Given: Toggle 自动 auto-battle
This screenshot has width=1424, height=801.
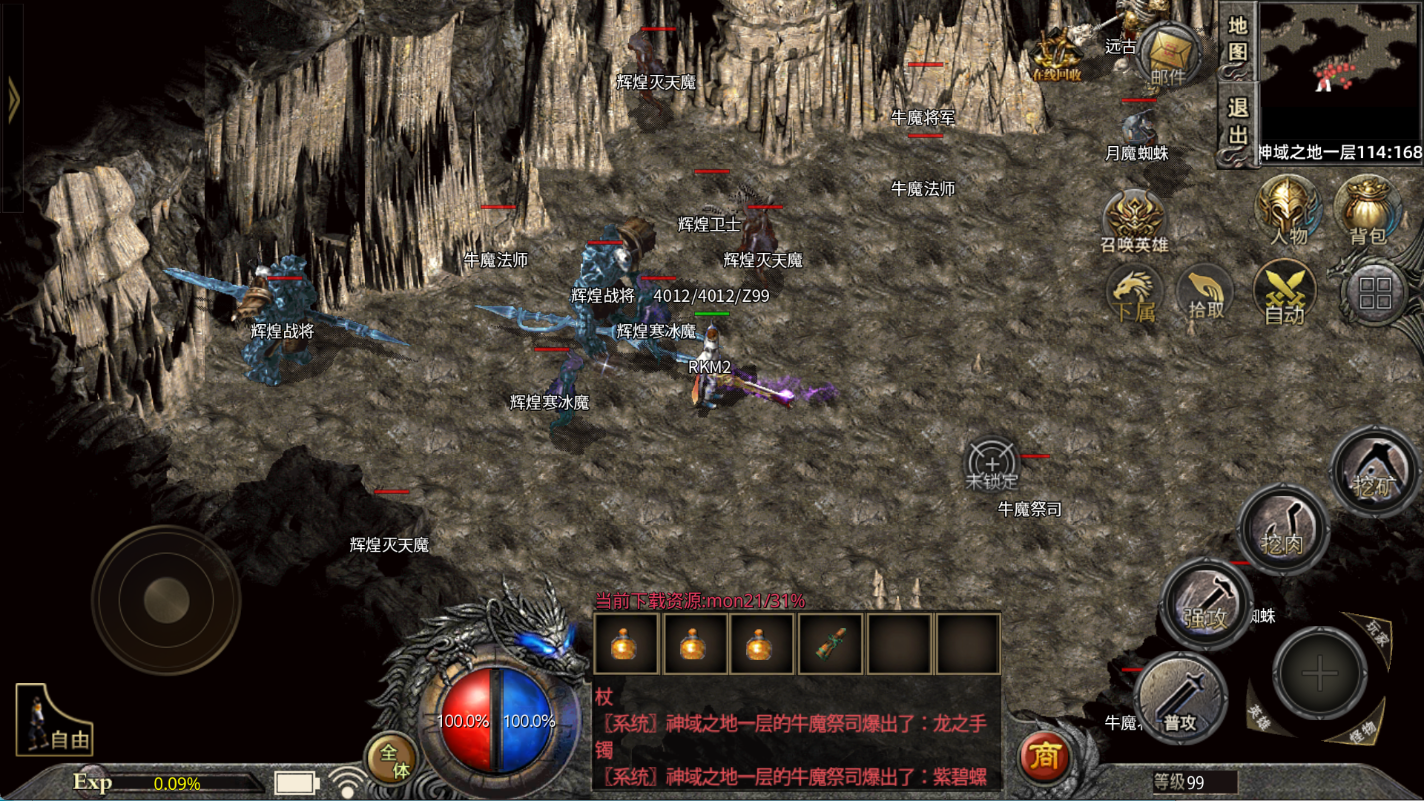Looking at the screenshot, I should coord(1284,295).
